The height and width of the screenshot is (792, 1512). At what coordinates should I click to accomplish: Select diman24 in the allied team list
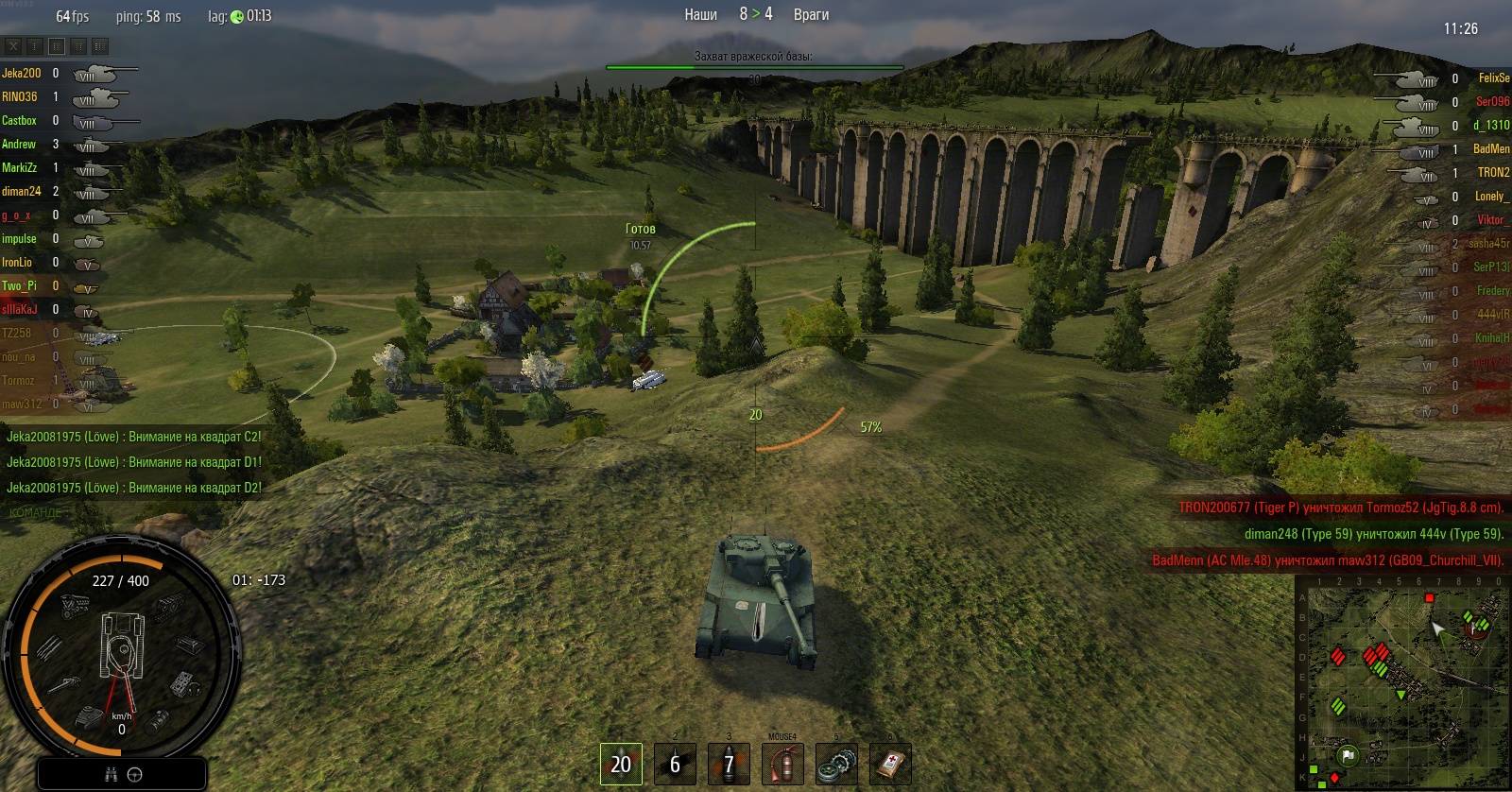[22, 191]
